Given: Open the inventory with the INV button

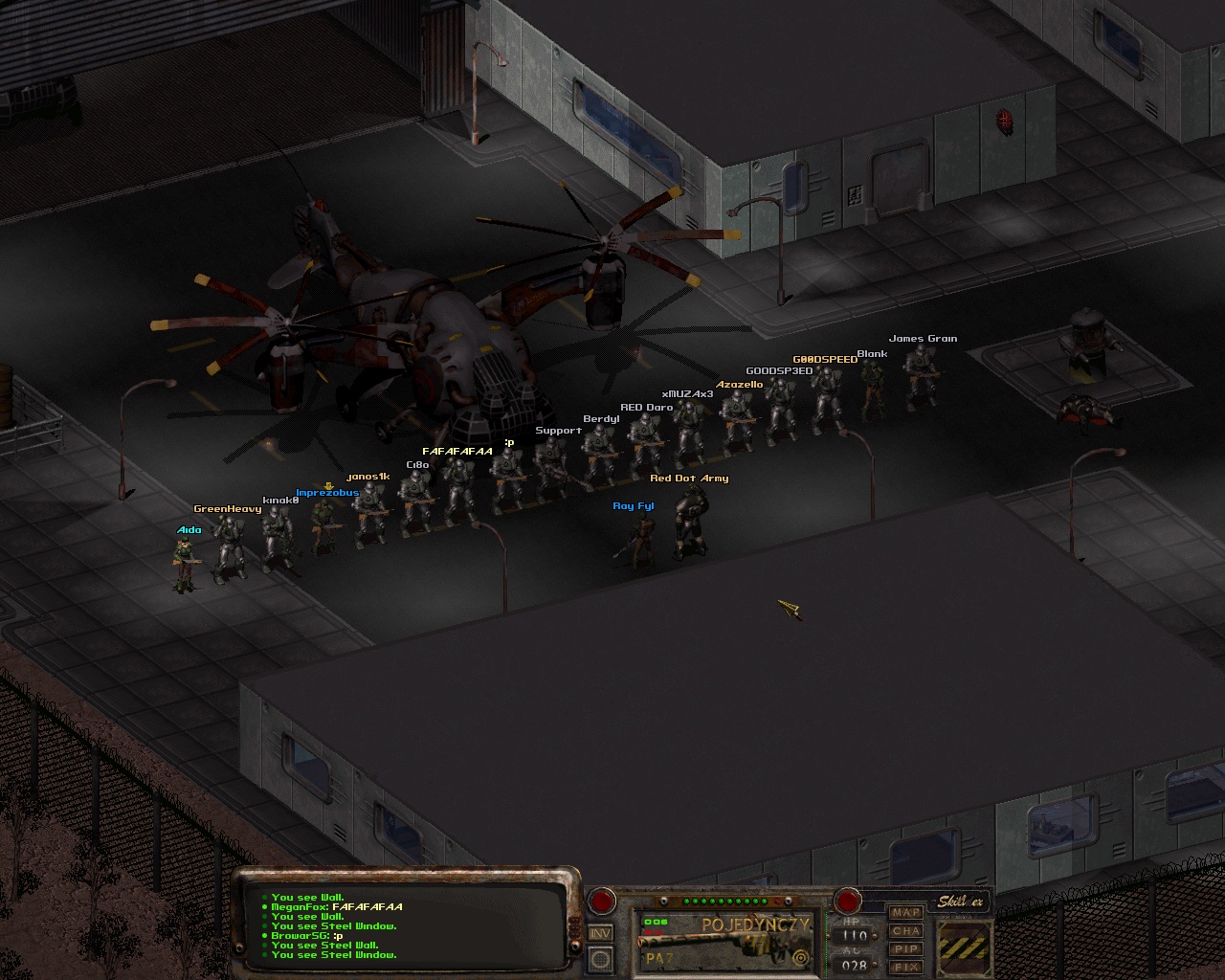Looking at the screenshot, I should pyautogui.click(x=600, y=933).
